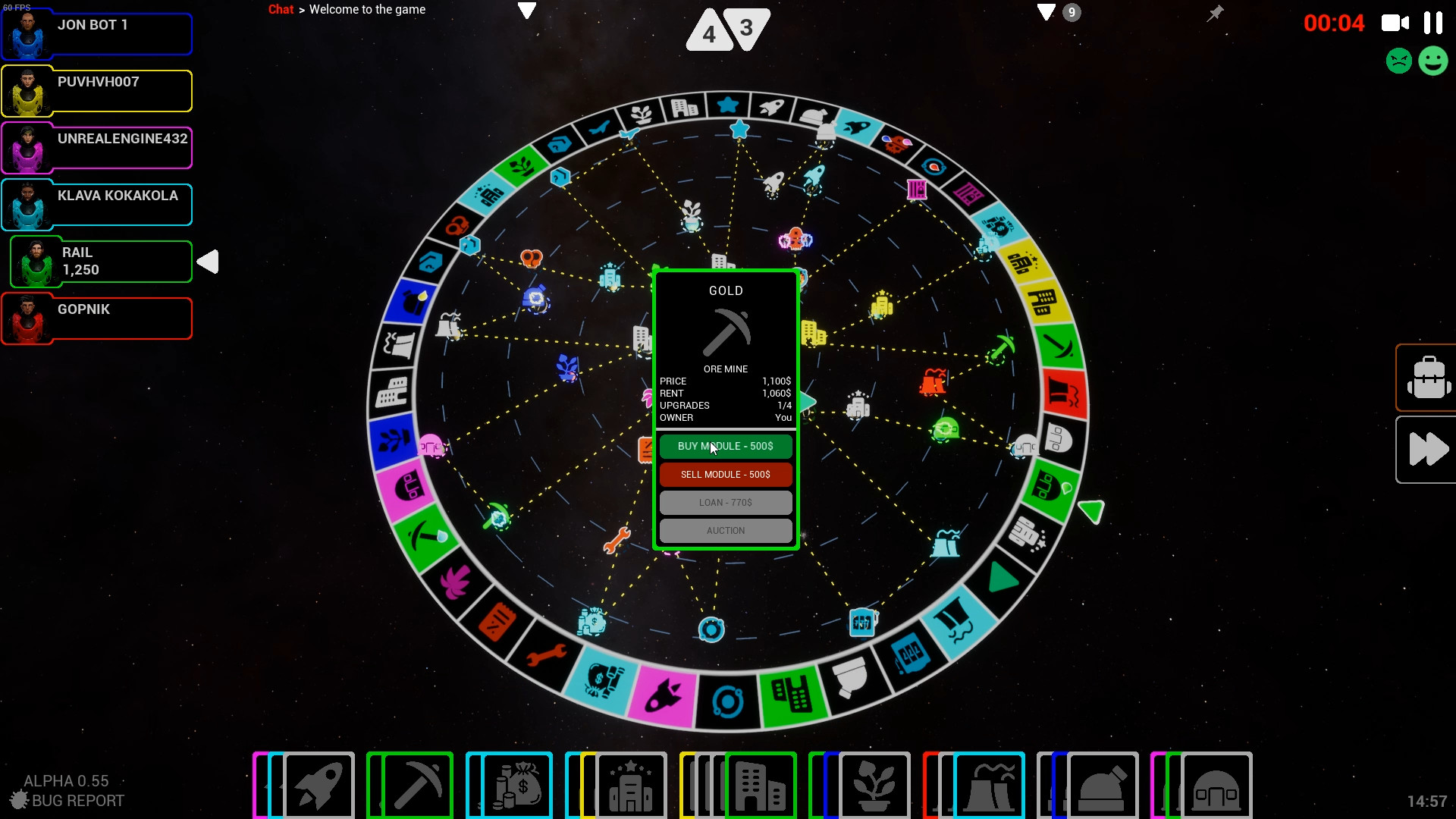Collapse the RAIL player panel arrow
Viewport: 1456px width, 819px height.
point(209,262)
